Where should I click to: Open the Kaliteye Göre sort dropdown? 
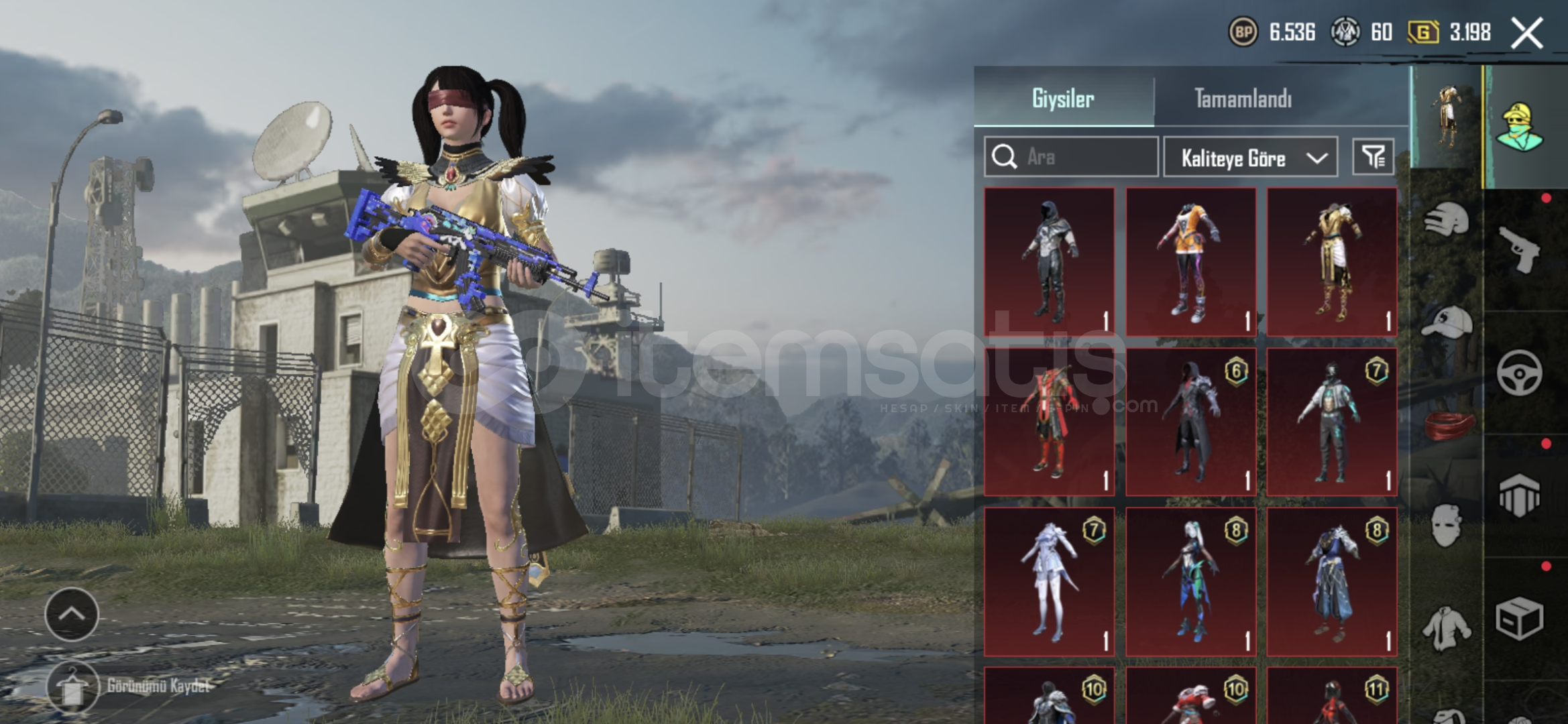coord(1250,158)
